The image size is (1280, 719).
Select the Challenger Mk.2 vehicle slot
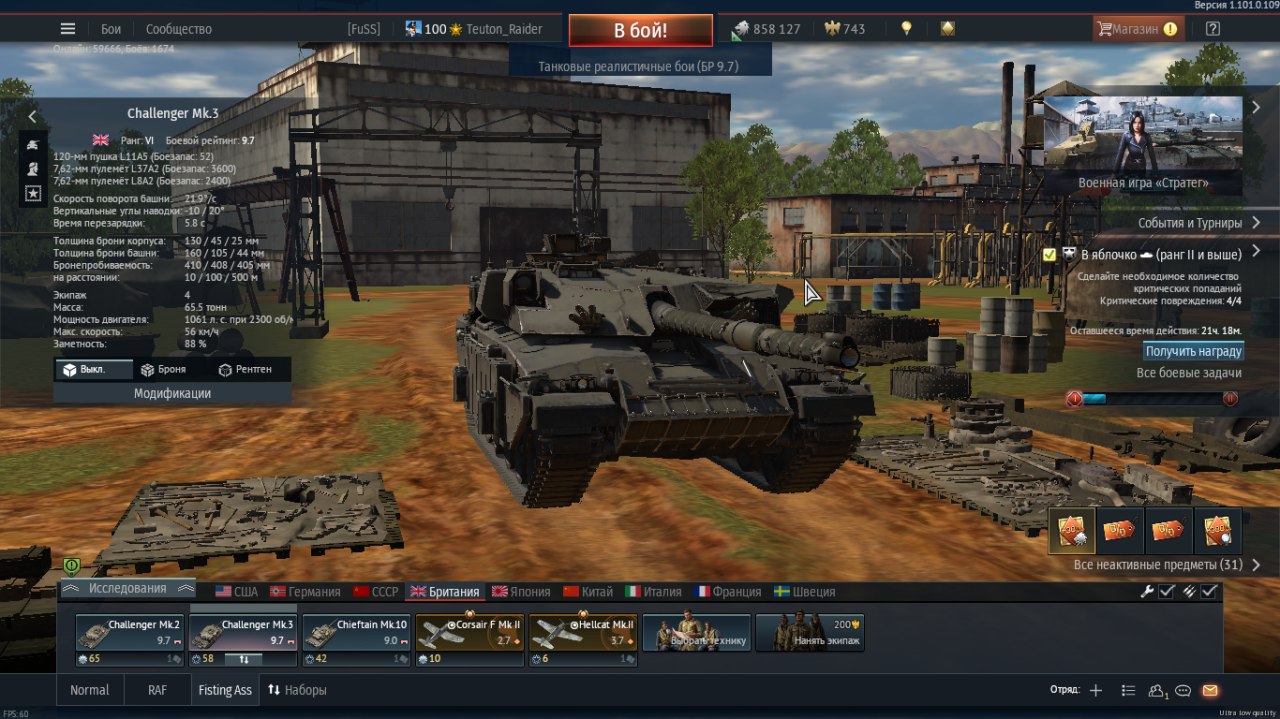click(x=130, y=634)
